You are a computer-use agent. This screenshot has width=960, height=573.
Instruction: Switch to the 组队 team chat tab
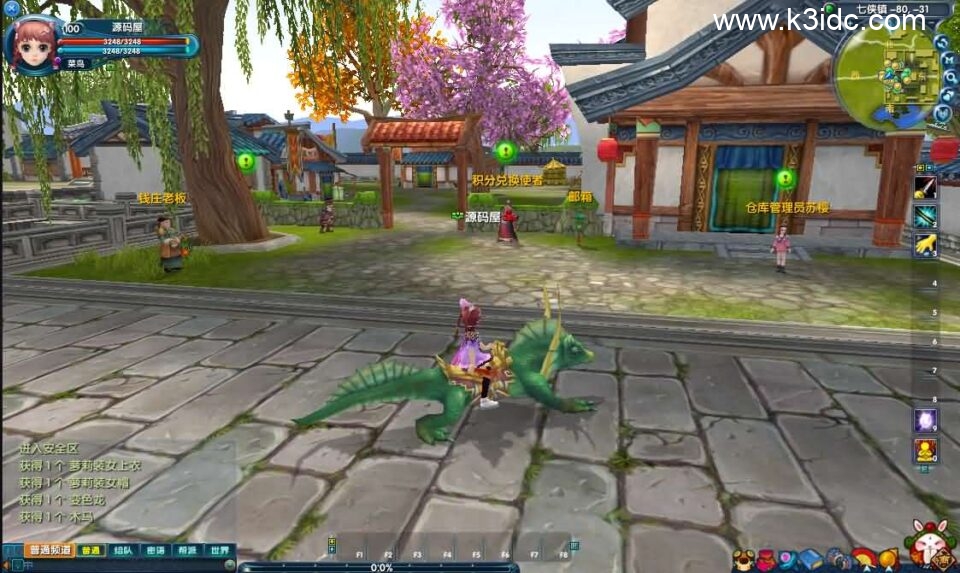point(123,550)
